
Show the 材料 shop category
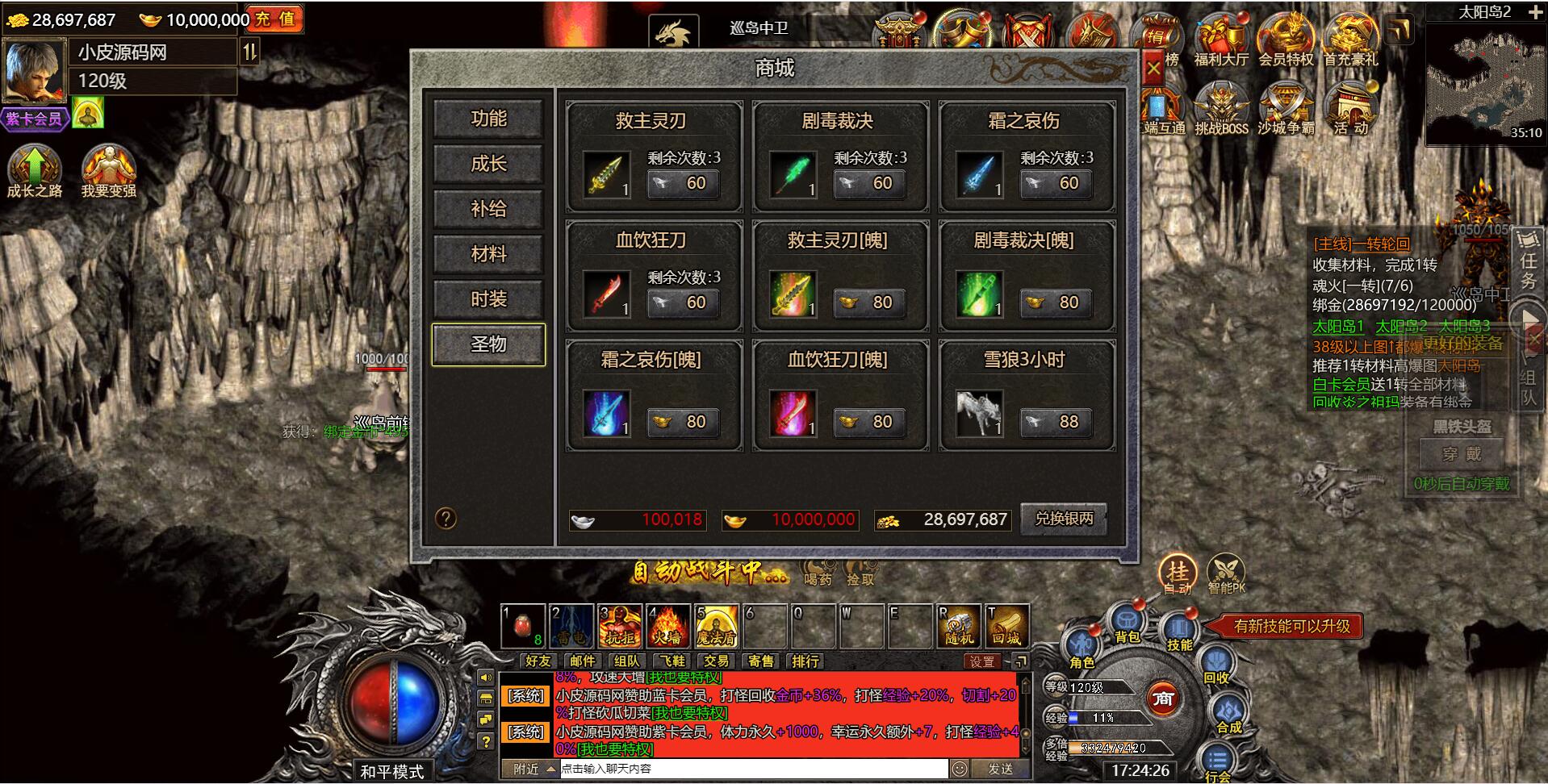click(x=488, y=255)
